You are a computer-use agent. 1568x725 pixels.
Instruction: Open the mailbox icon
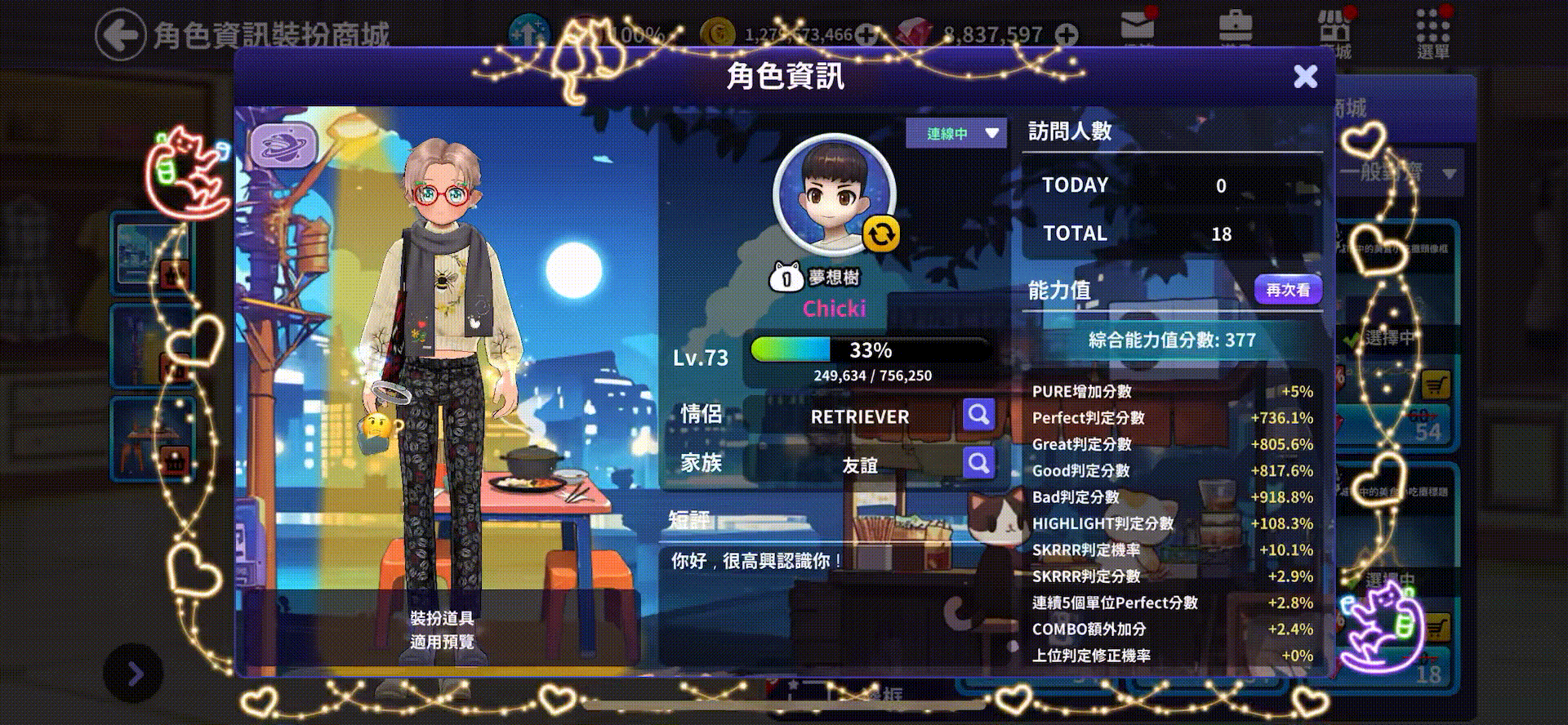click(x=1137, y=29)
